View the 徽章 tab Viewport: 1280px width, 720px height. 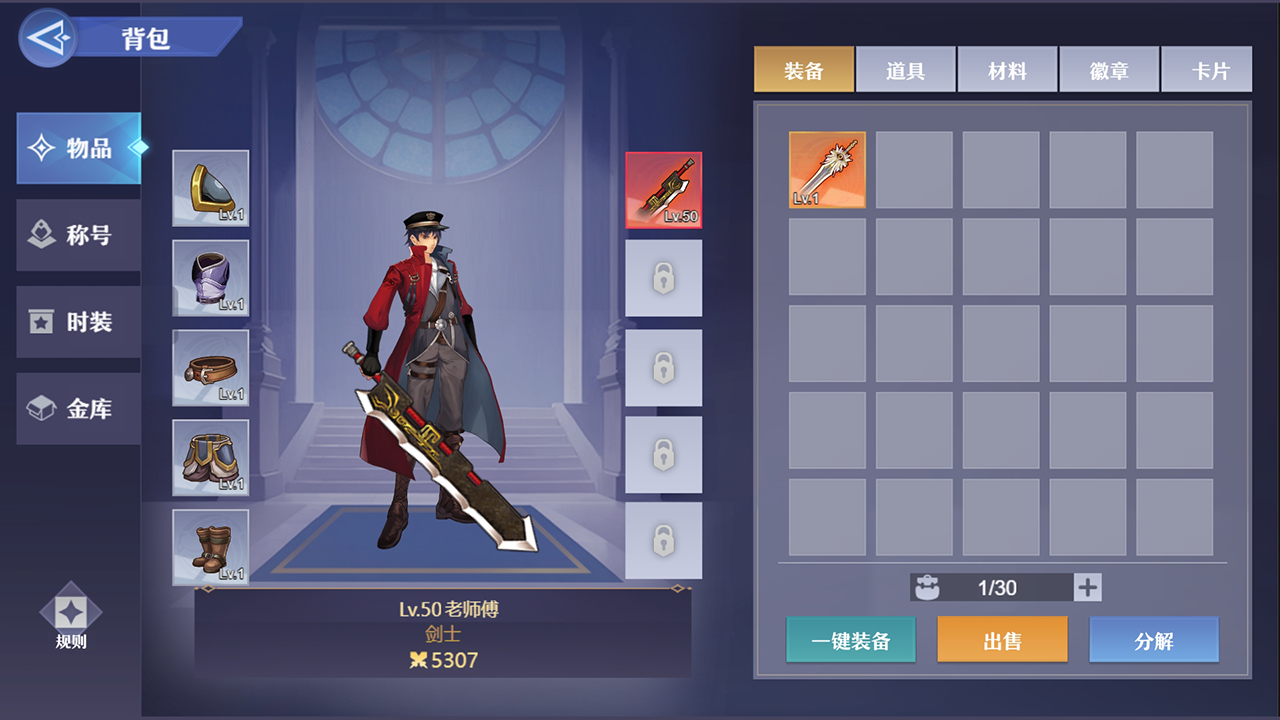pyautogui.click(x=1109, y=69)
